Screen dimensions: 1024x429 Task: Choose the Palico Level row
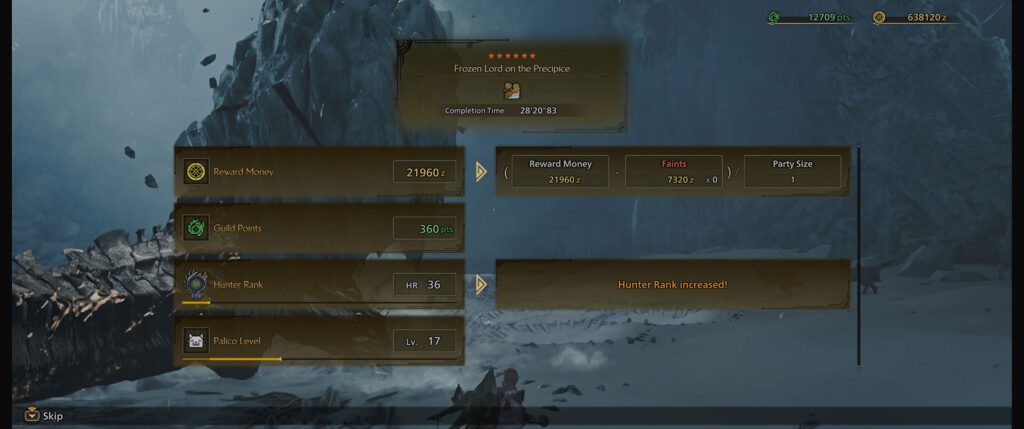coord(319,341)
